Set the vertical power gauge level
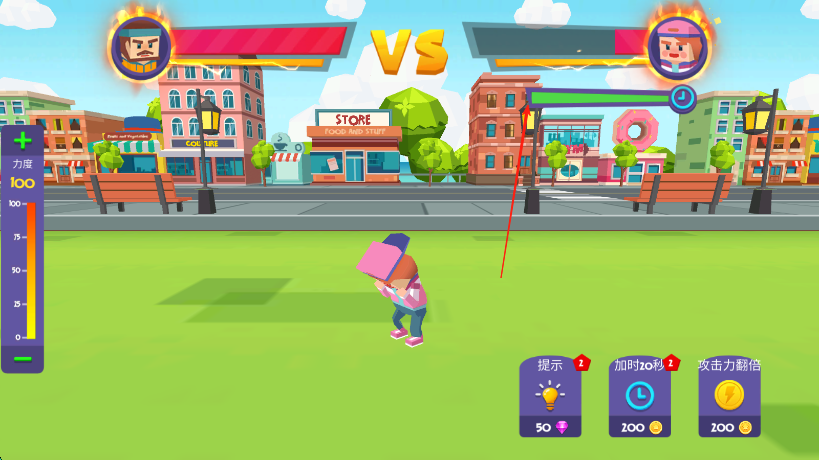Image resolution: width=819 pixels, height=460 pixels. point(31,270)
